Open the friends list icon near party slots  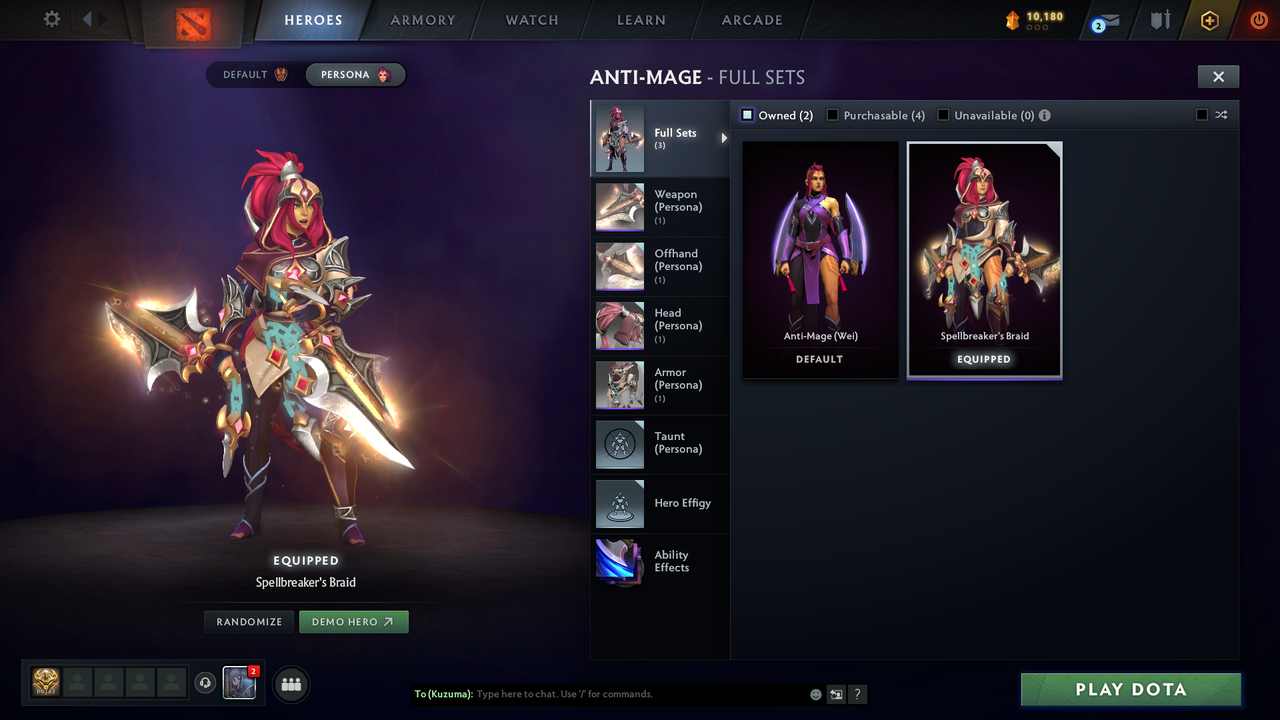pyautogui.click(x=290, y=684)
